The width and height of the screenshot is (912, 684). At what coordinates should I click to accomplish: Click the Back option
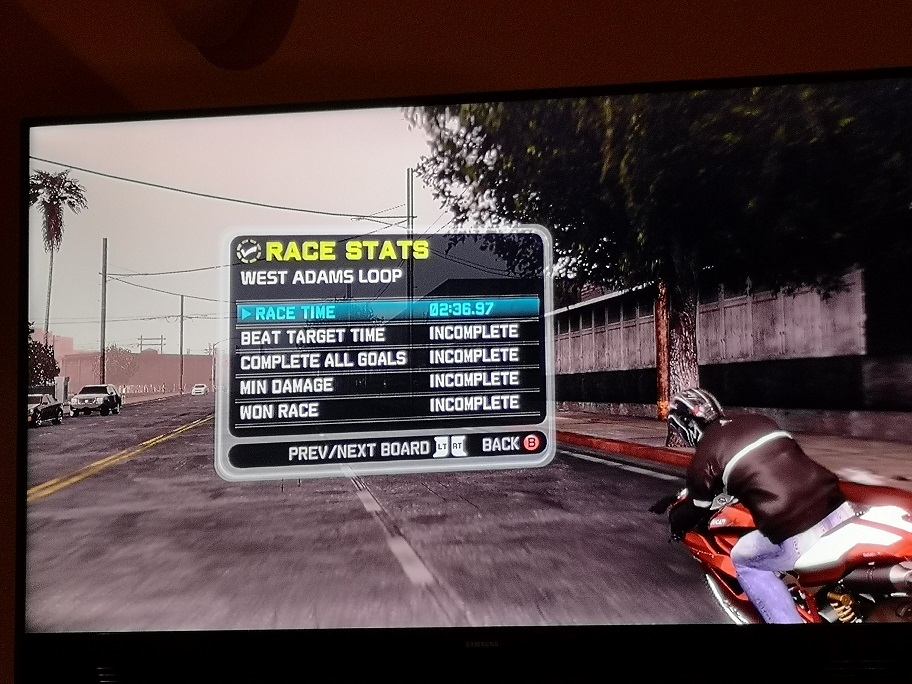coord(510,445)
